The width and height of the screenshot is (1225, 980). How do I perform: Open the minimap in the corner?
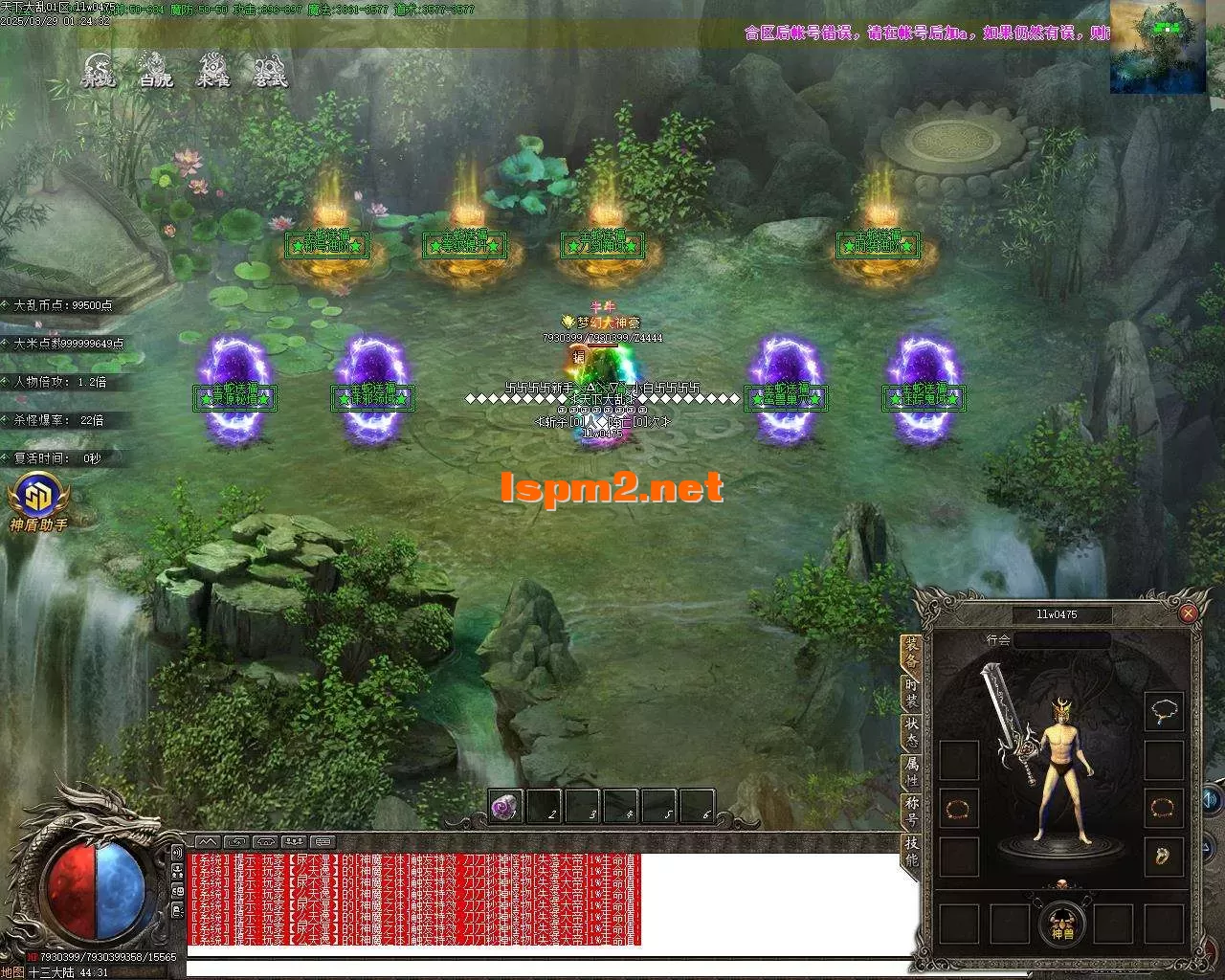[x=1157, y=47]
